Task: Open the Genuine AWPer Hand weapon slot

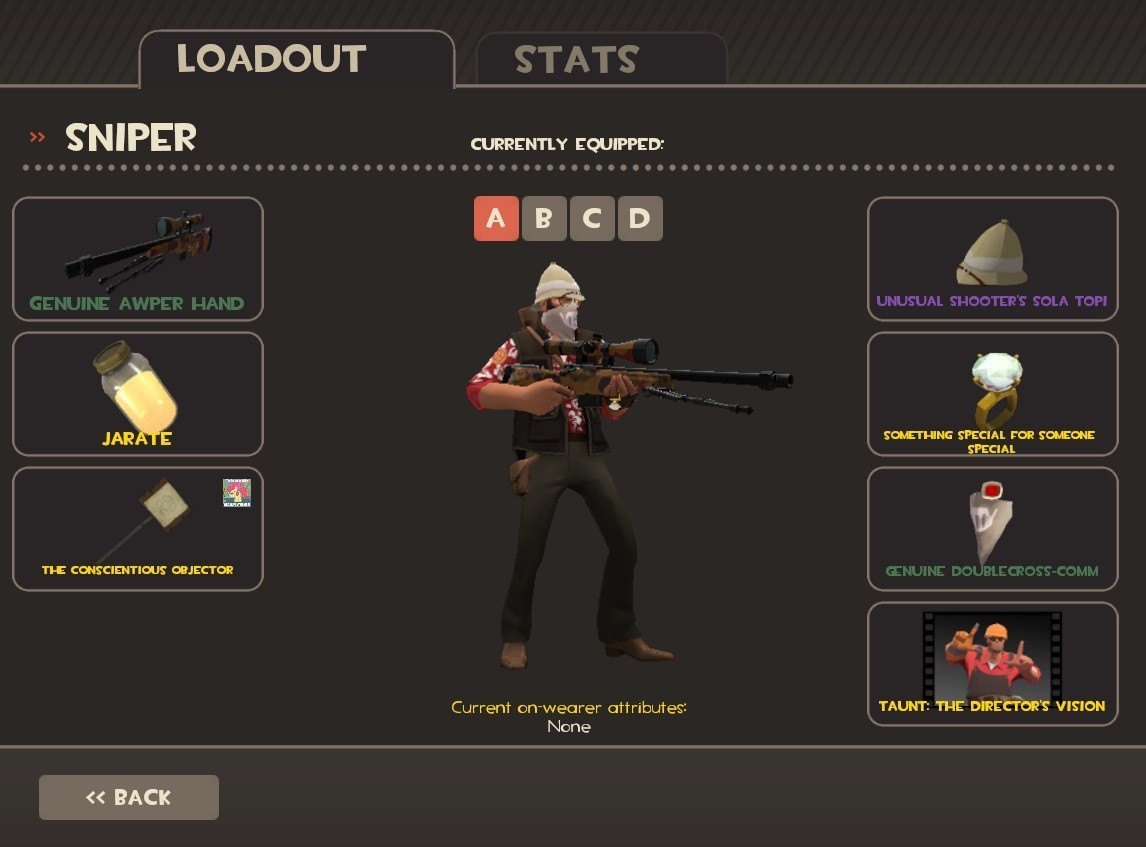Action: pyautogui.click(x=138, y=259)
